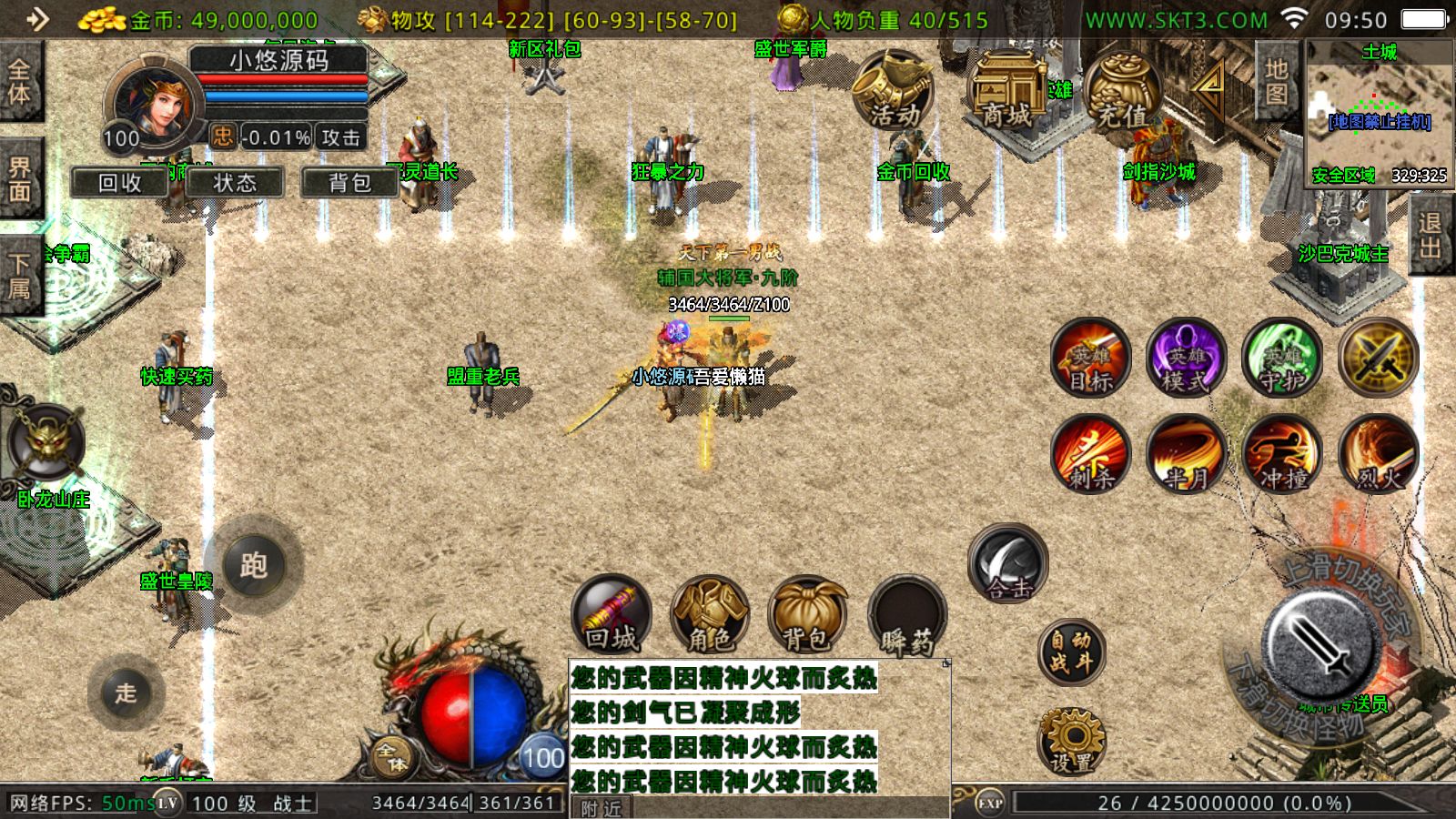Activate the 刺杀 skill
Viewport: 1456px width, 819px height.
pyautogui.click(x=1090, y=453)
